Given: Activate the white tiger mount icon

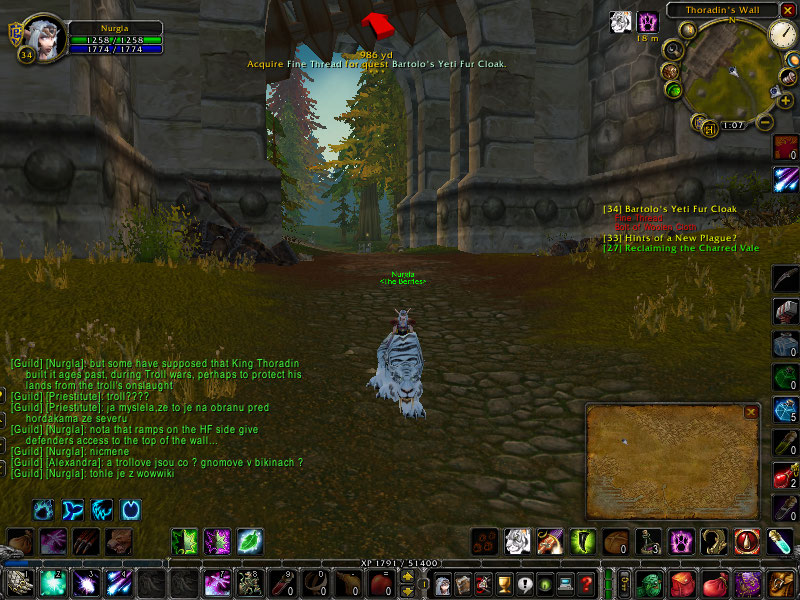Looking at the screenshot, I should pyautogui.click(x=517, y=542).
